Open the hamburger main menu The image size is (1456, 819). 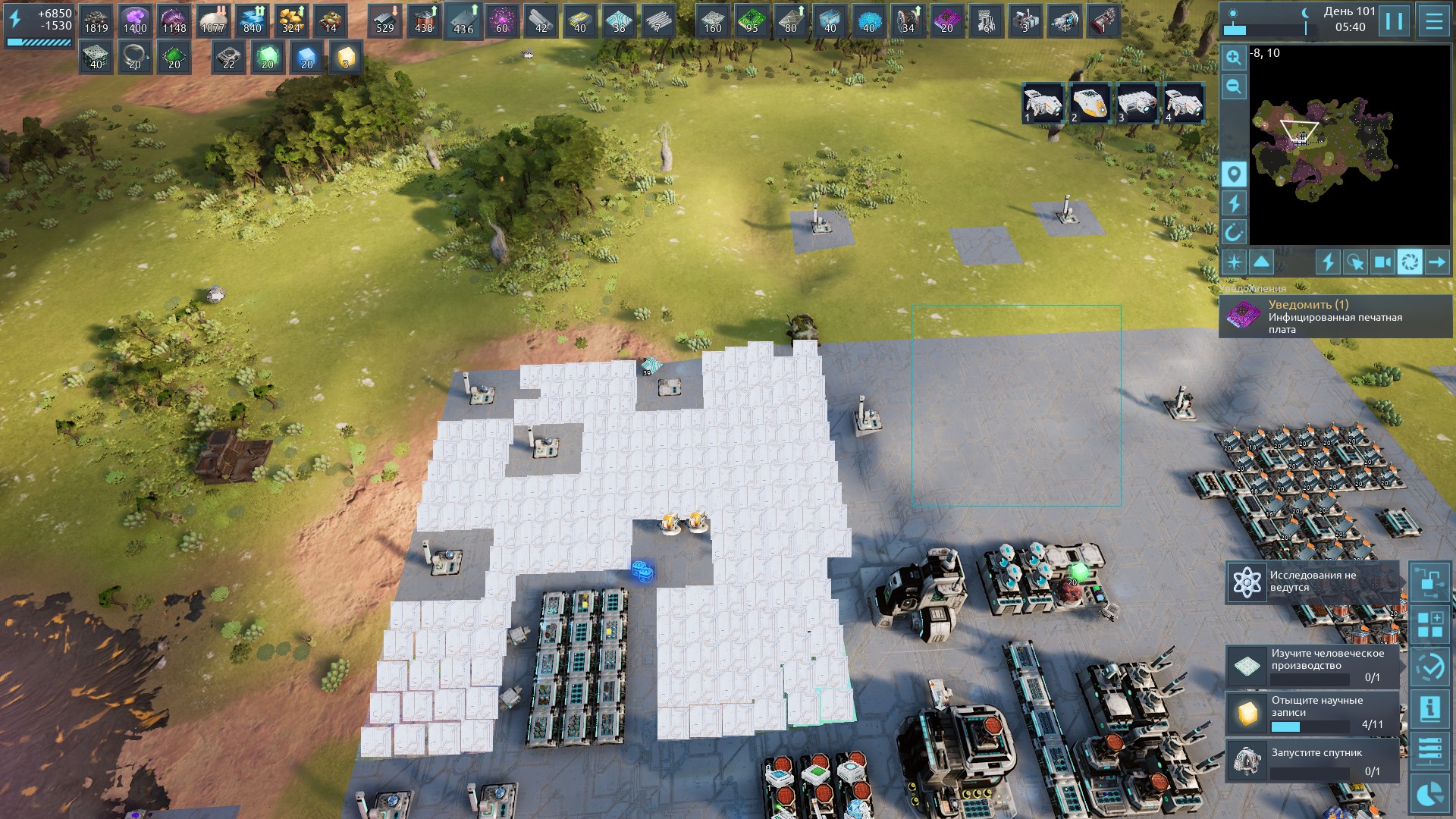1433,21
